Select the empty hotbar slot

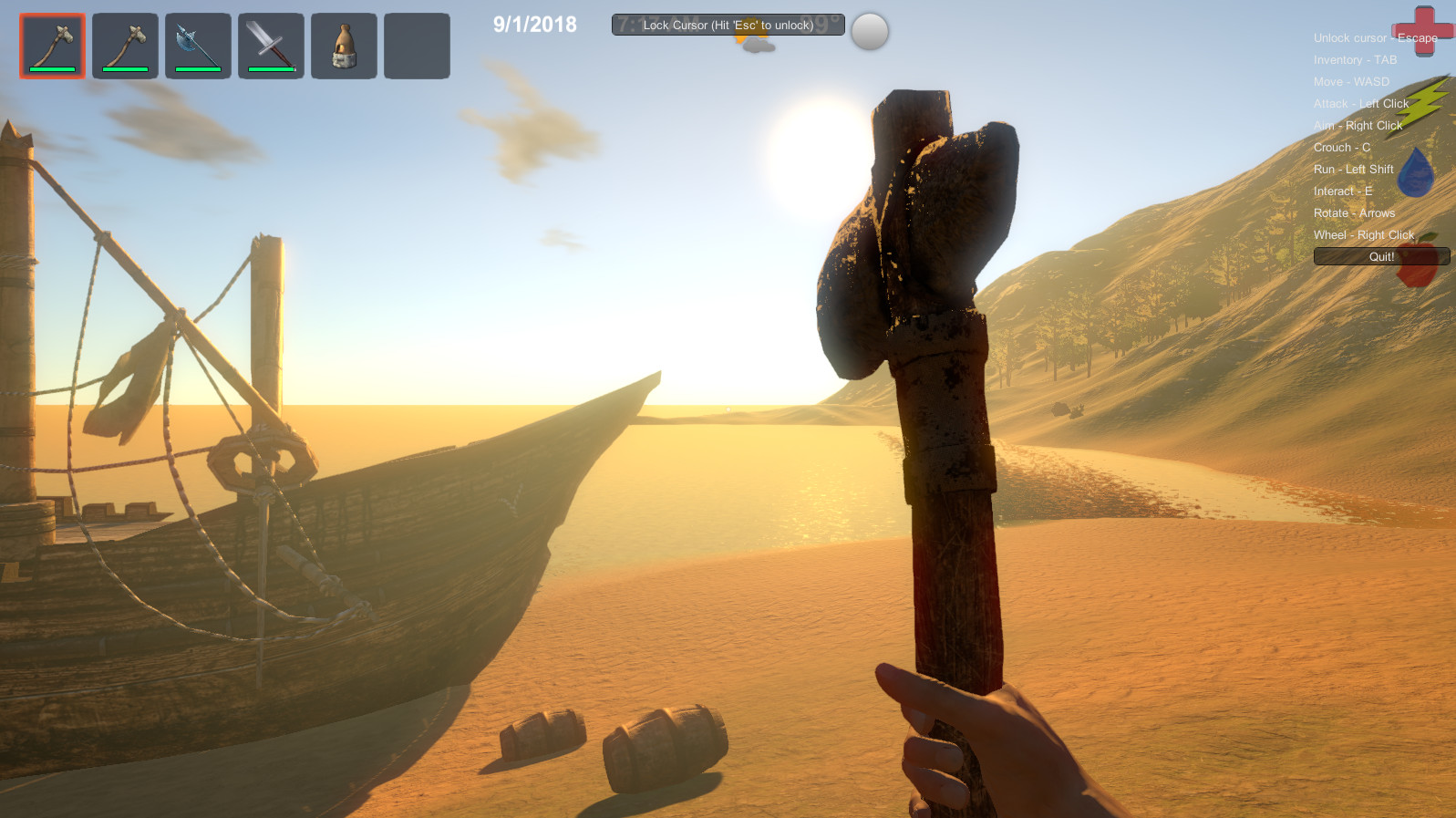click(417, 46)
